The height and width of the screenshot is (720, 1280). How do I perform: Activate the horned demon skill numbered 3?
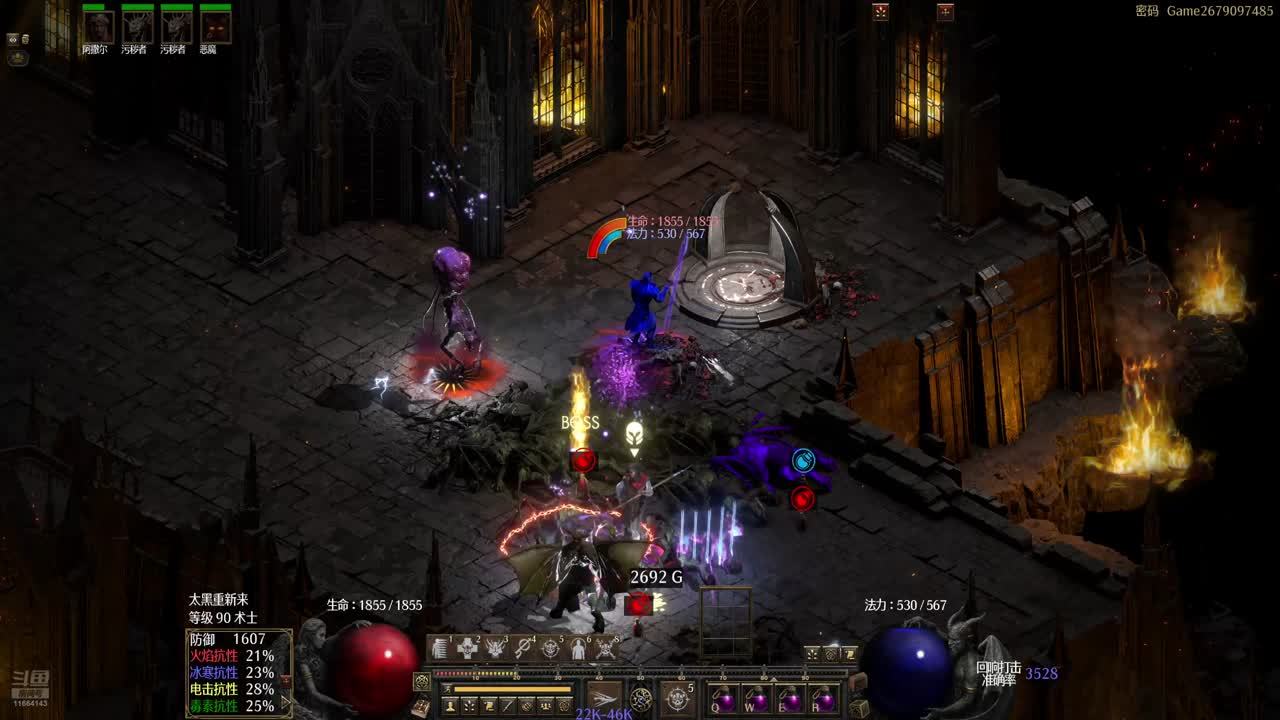[496, 648]
